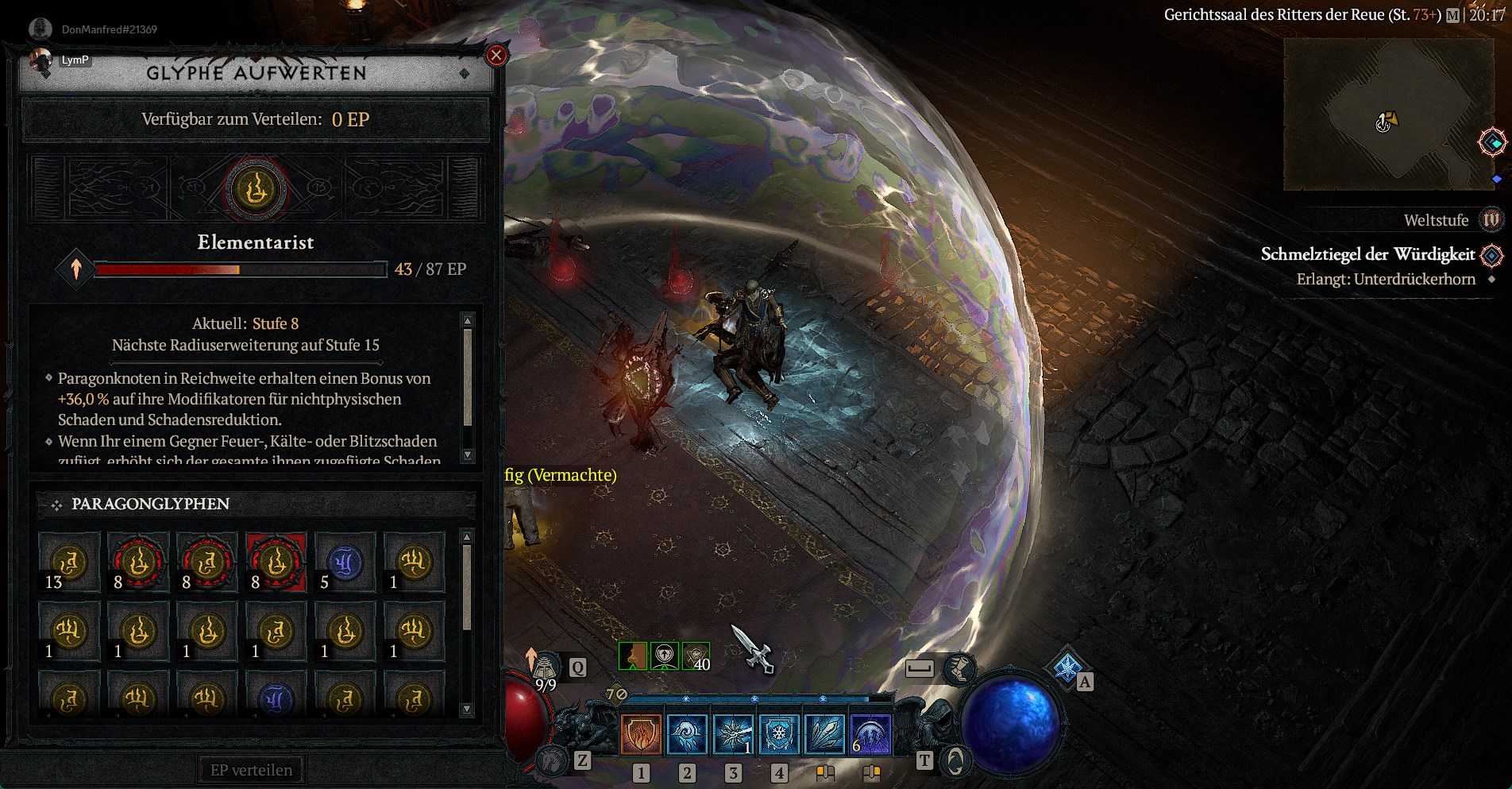This screenshot has height=789, width=1512.
Task: Select the Schmelztiegel der Würdigkeit quest tracker
Action: click(1367, 254)
